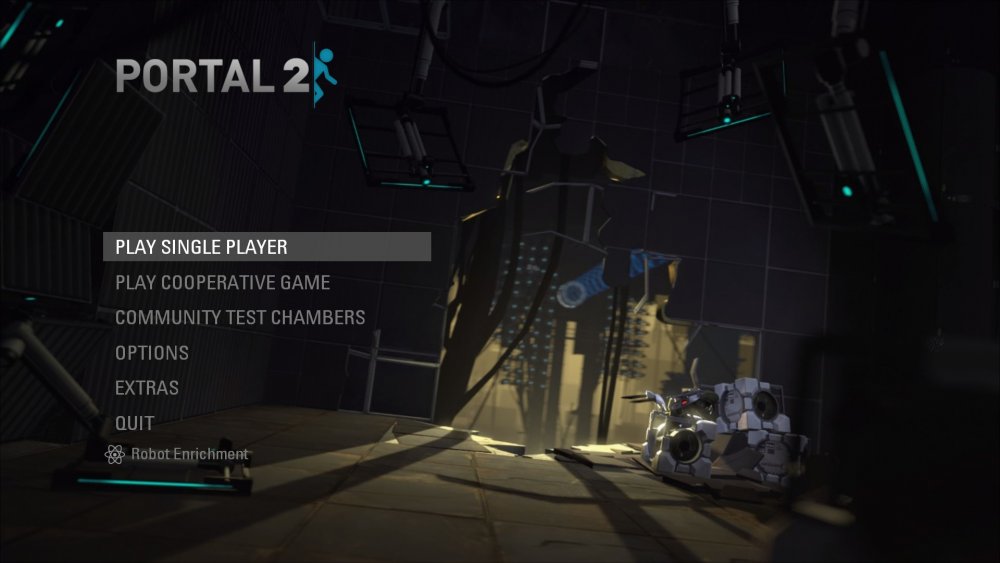Image resolution: width=1000 pixels, height=563 pixels.
Task: Go to the Extras menu
Action: coord(147,388)
